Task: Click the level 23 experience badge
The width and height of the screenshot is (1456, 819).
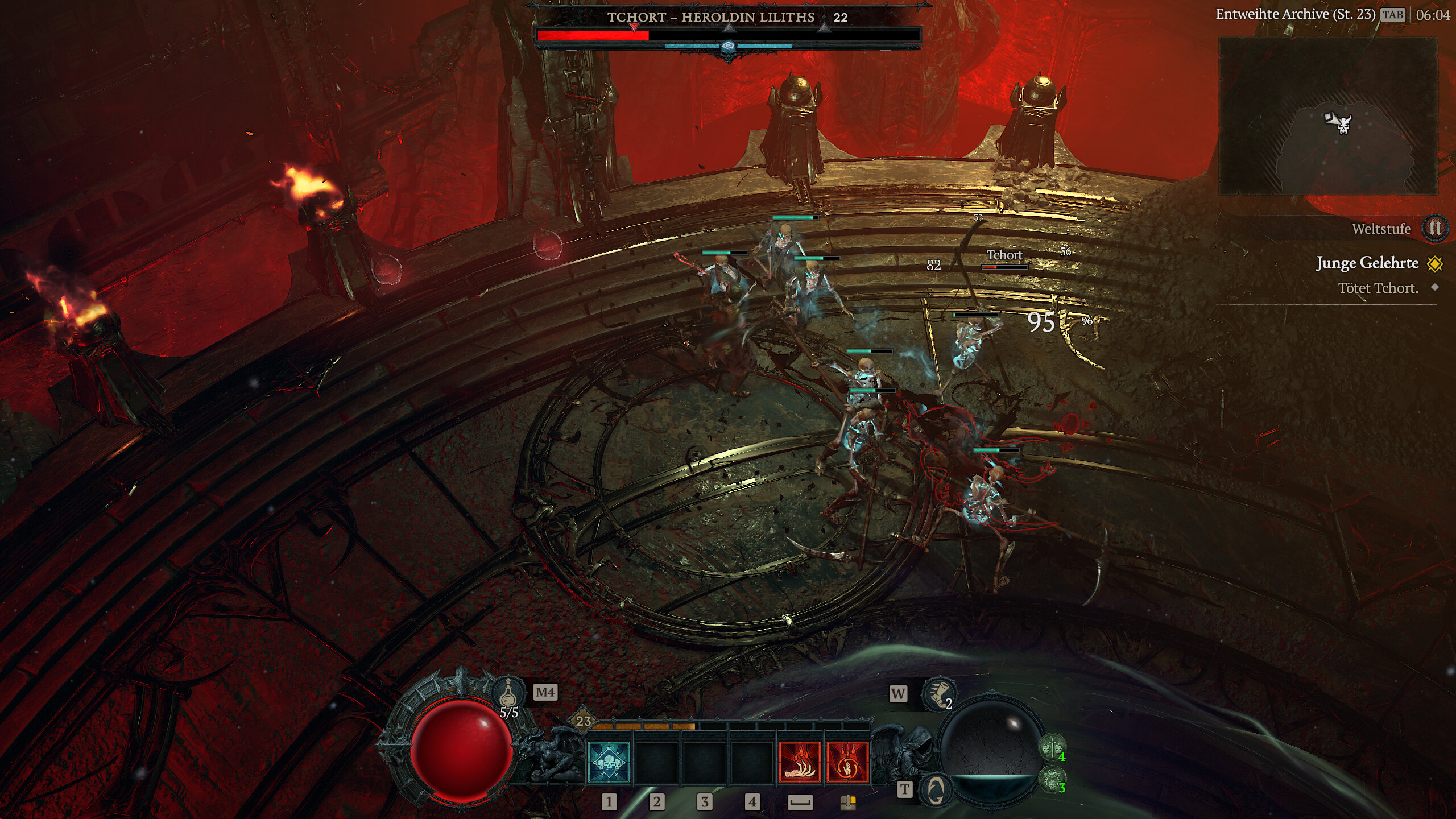Action: pyautogui.click(x=584, y=721)
